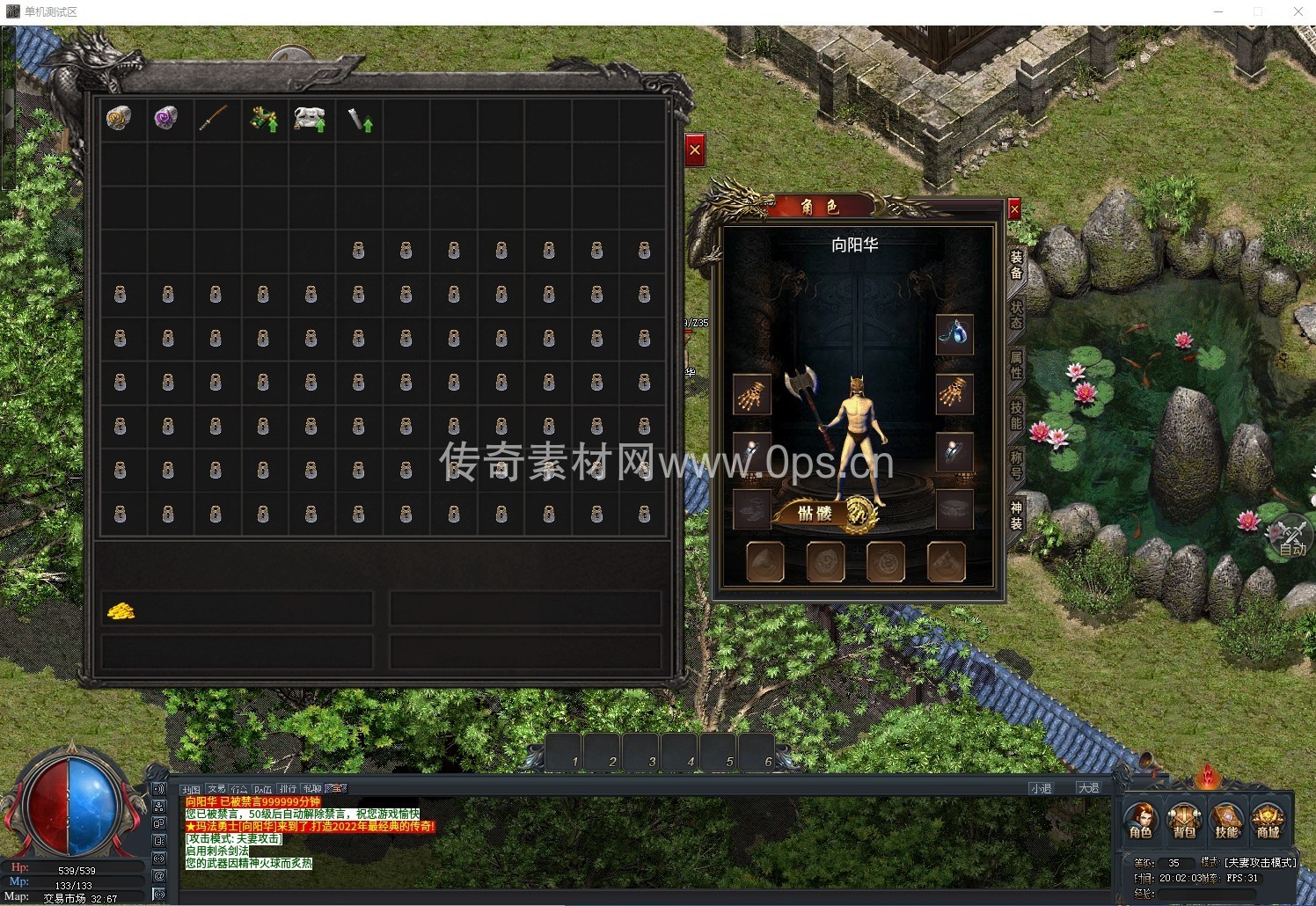Select the green robe armor item
The width and height of the screenshot is (1316, 906).
tap(262, 119)
